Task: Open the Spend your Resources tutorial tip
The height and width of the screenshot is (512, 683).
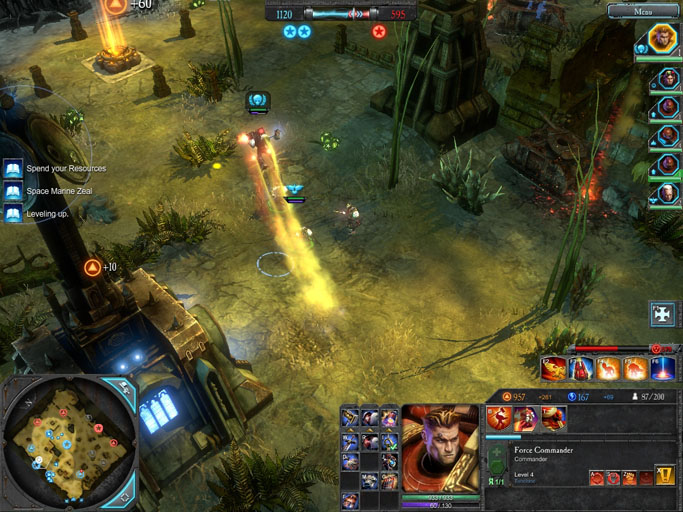Action: 13,169
